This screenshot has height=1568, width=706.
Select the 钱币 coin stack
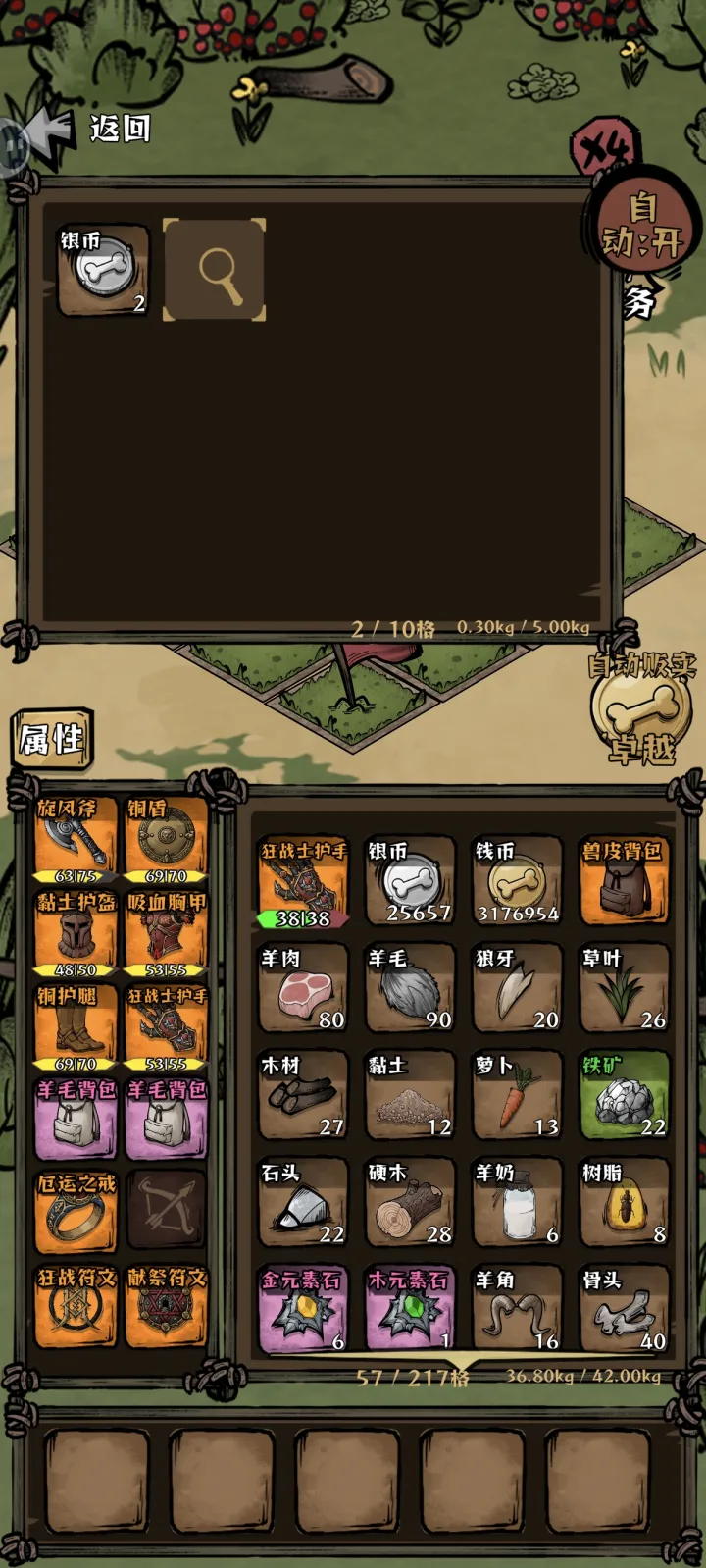[x=517, y=880]
